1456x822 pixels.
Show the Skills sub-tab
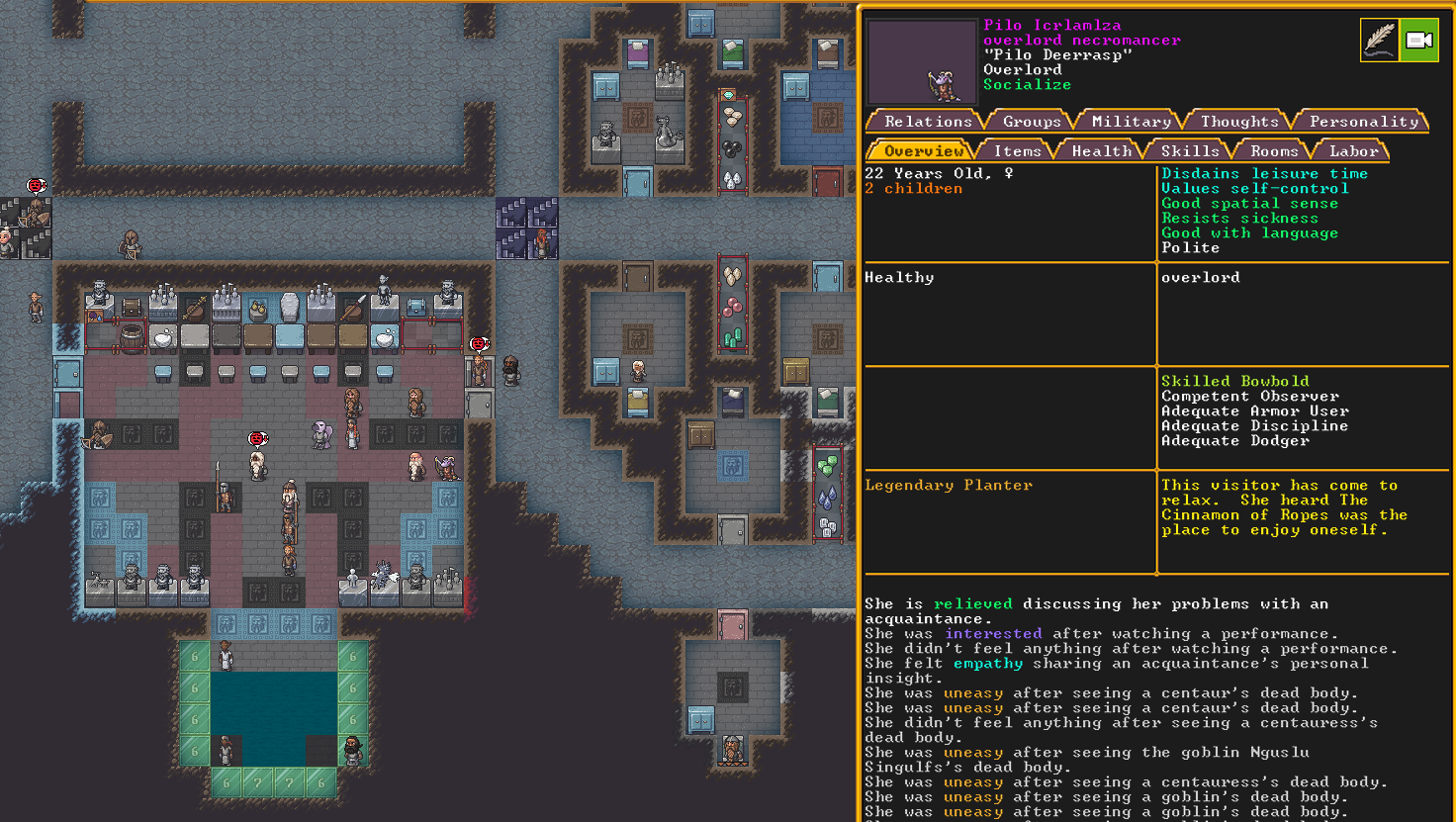[x=1190, y=150]
